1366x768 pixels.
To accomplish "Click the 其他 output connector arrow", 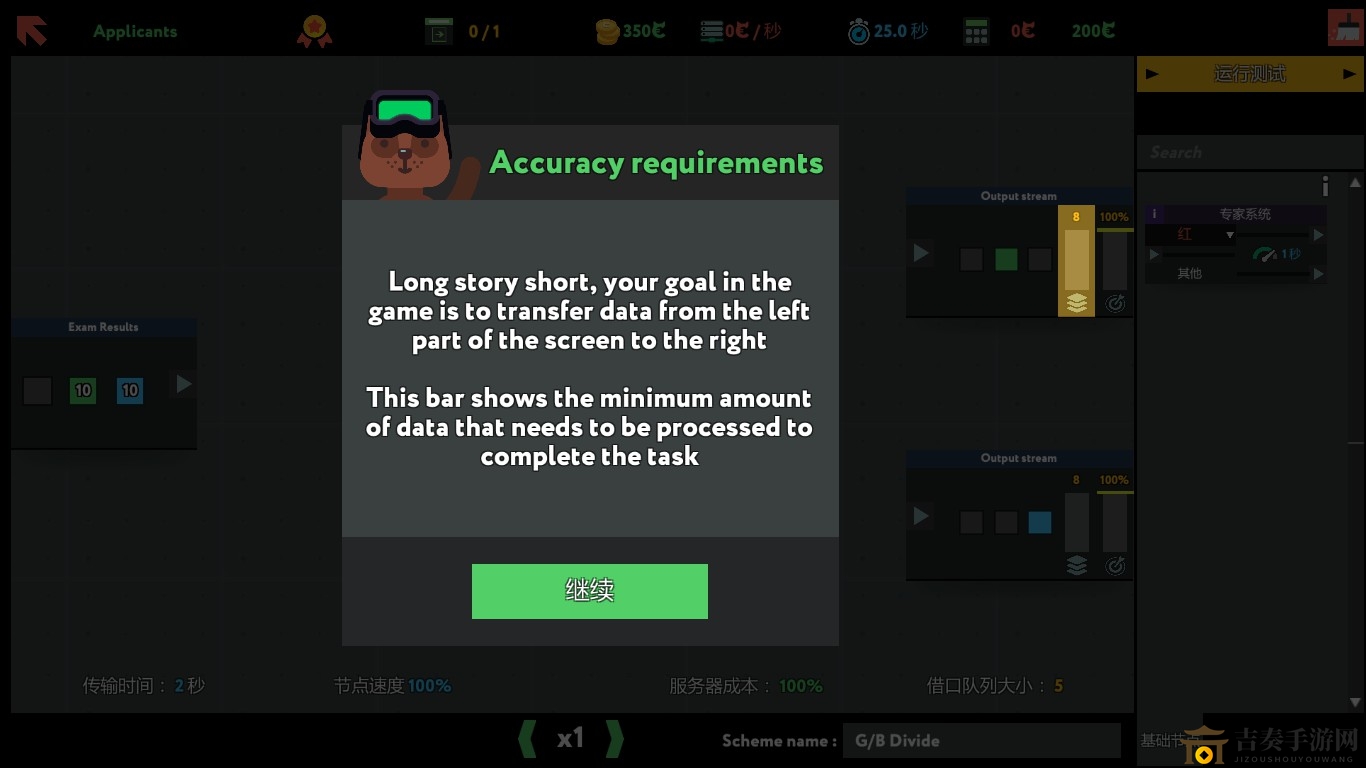I will (1316, 272).
